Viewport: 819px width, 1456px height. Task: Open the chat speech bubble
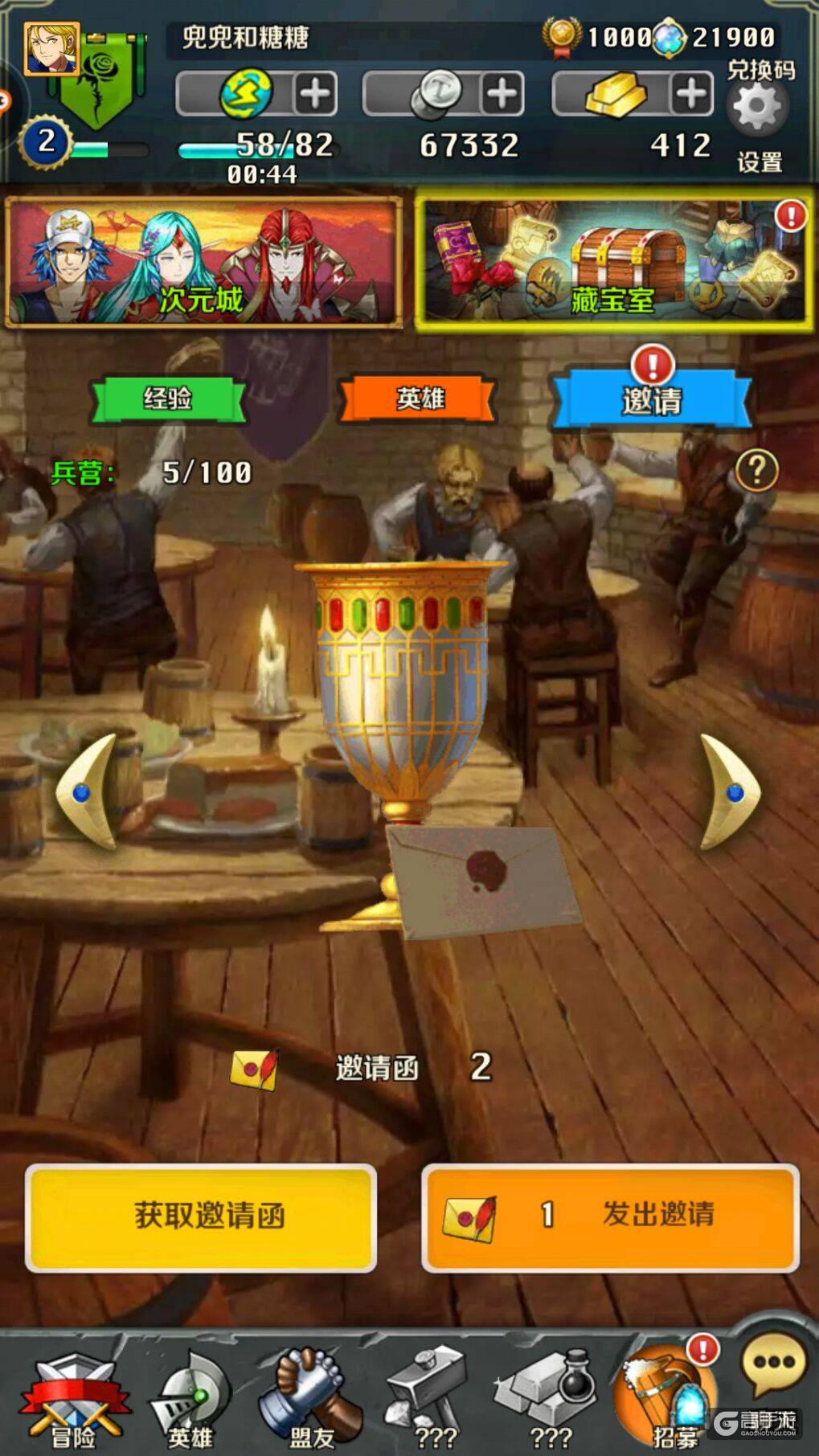point(773,1364)
